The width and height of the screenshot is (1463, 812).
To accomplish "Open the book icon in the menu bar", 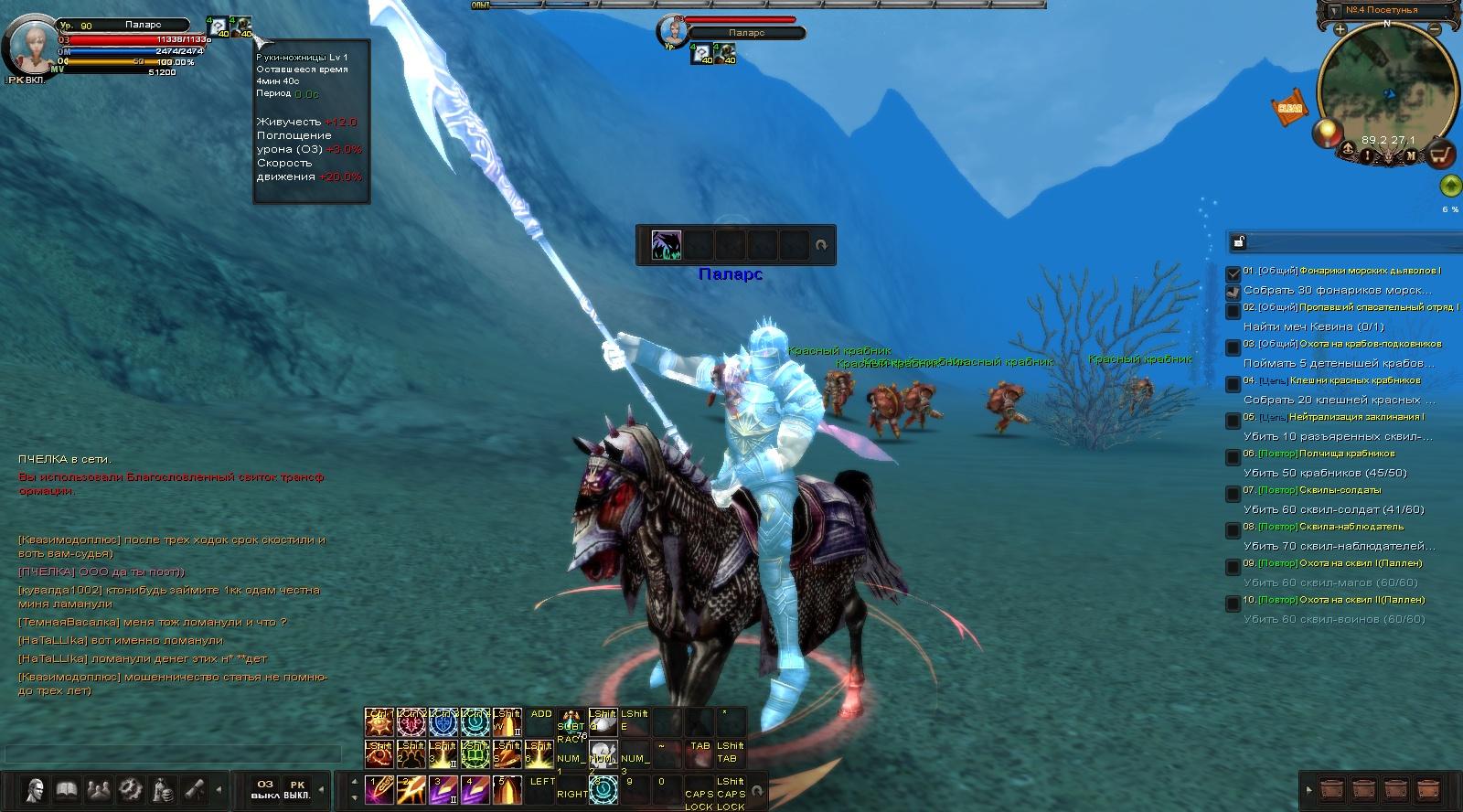I will coord(67,789).
